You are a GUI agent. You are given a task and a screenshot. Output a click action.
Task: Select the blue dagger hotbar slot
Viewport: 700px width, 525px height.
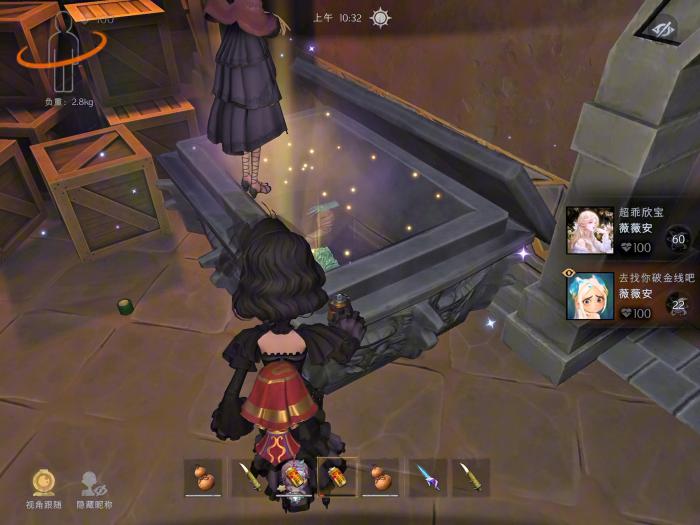[426, 477]
